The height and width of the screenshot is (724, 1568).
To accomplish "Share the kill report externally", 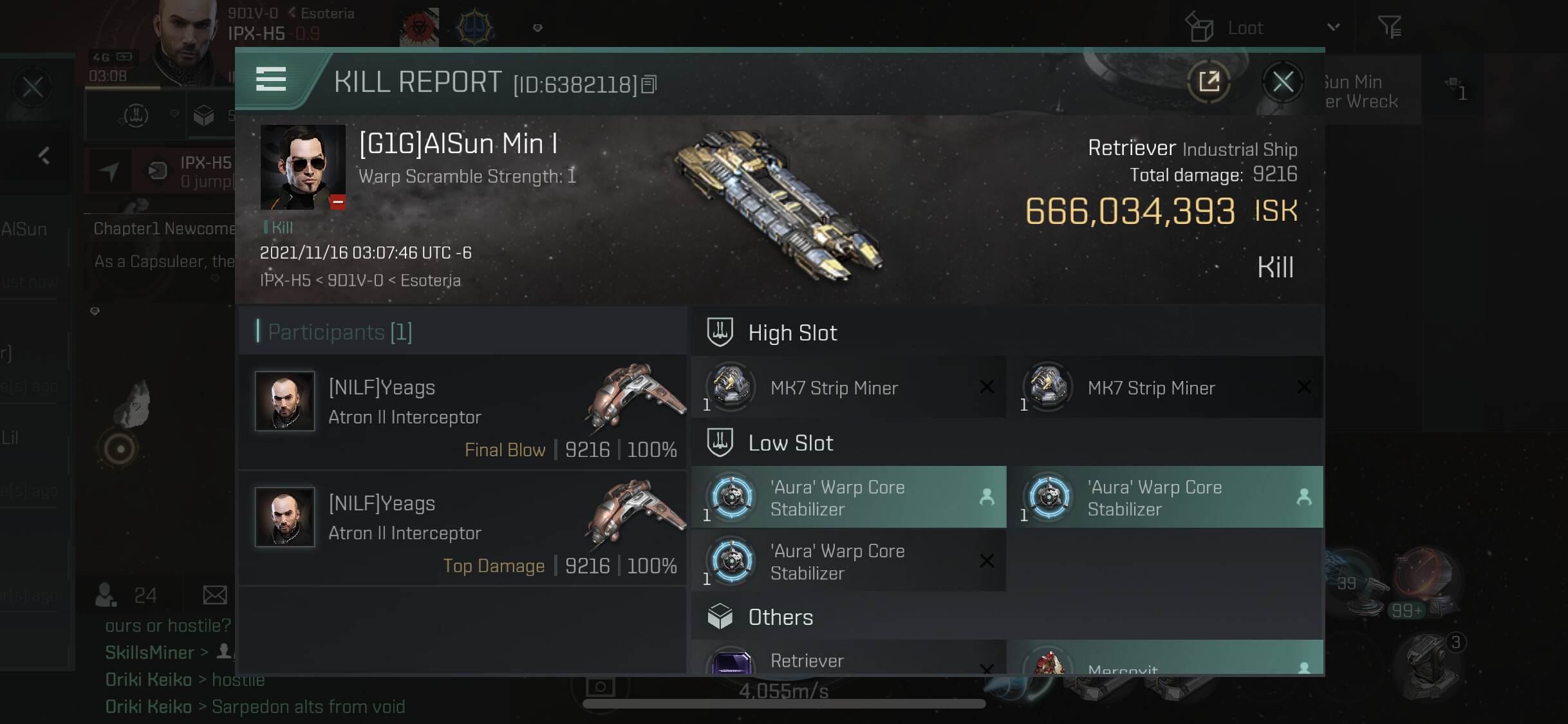I will point(1209,82).
